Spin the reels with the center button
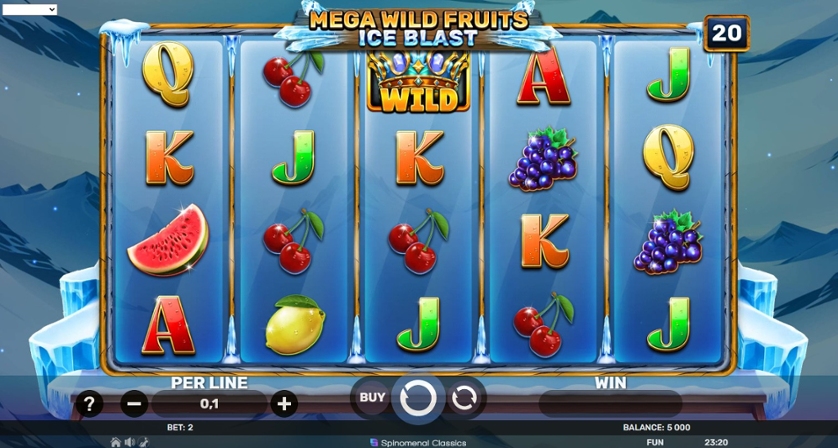The height and width of the screenshot is (448, 838). [418, 398]
